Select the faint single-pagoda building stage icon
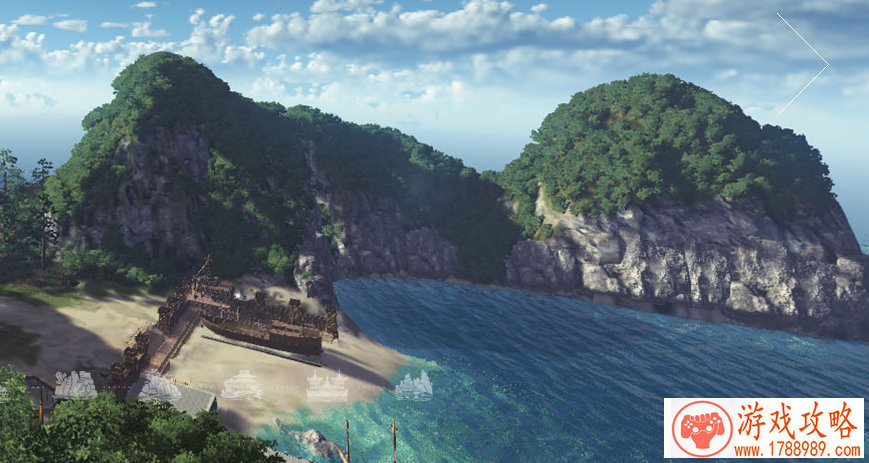869x463 pixels. [x=241, y=386]
